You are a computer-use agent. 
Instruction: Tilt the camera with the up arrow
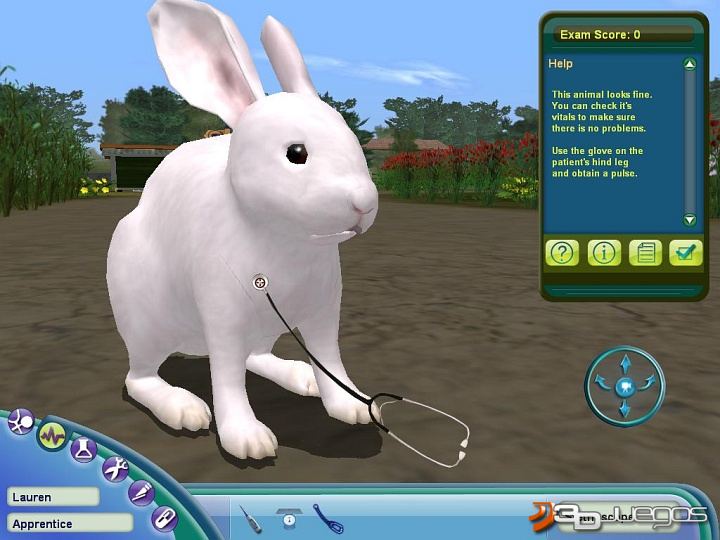click(625, 361)
